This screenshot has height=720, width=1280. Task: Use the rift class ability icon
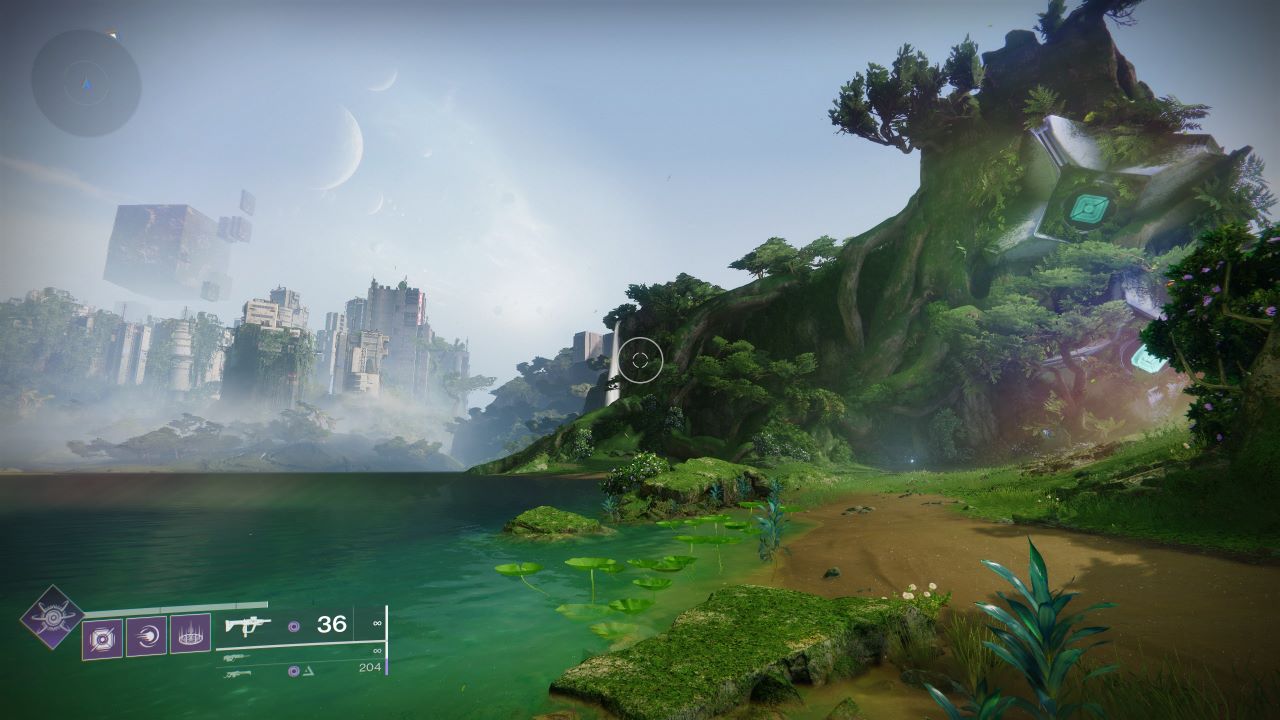coord(190,634)
